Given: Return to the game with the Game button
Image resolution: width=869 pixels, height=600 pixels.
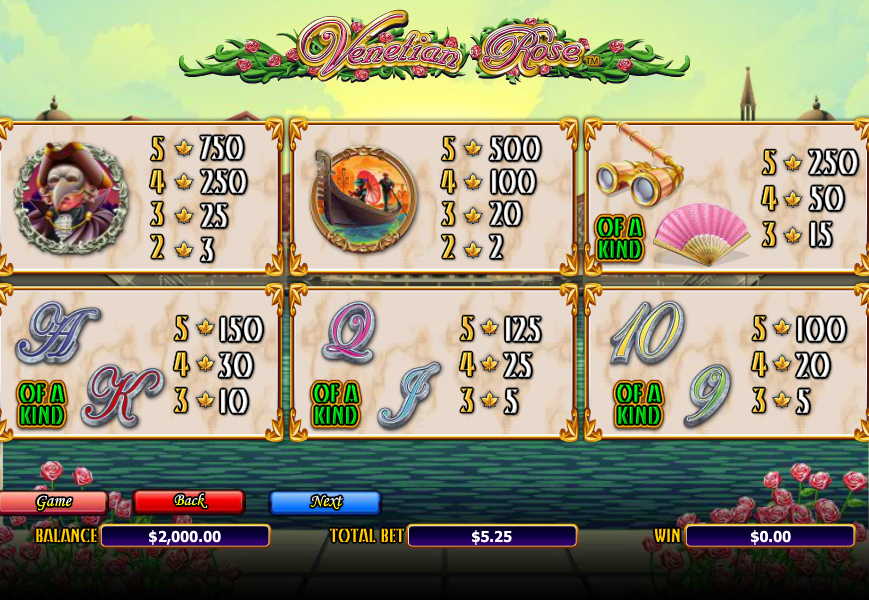Looking at the screenshot, I should (x=53, y=502).
